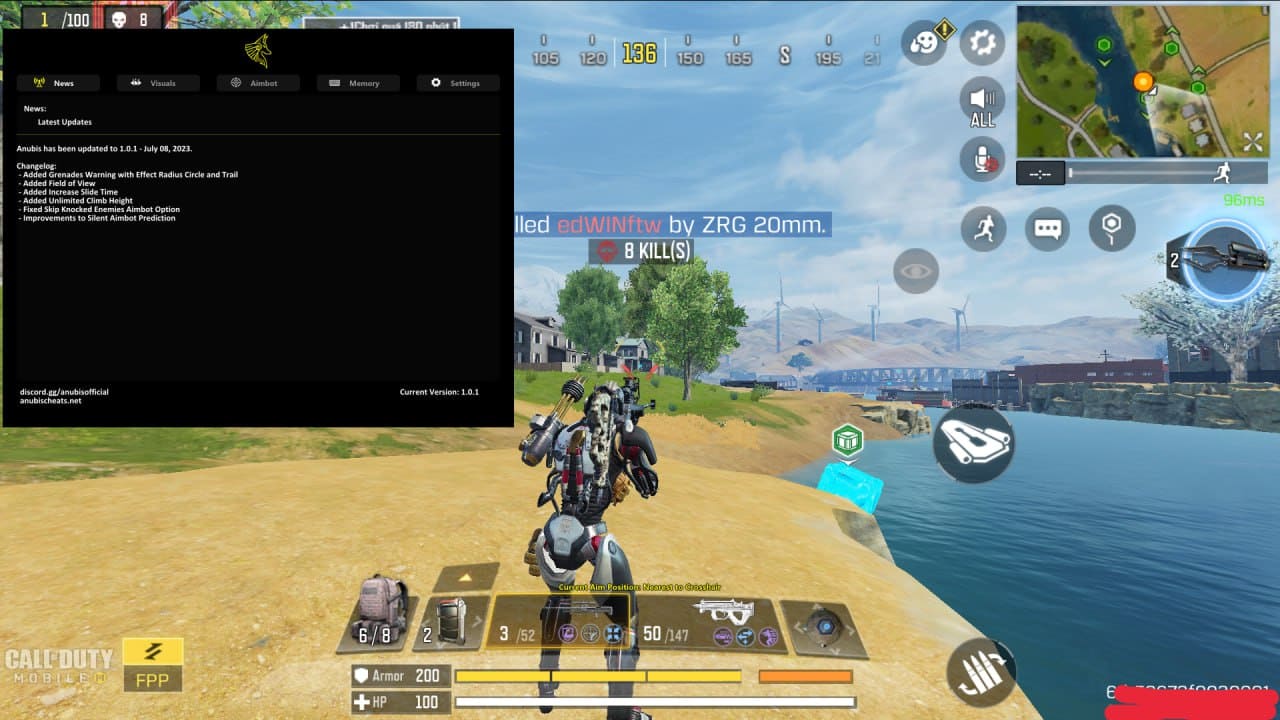Image resolution: width=1280 pixels, height=720 pixels.
Task: Tap the emote wheel icon
Action: tap(921, 41)
